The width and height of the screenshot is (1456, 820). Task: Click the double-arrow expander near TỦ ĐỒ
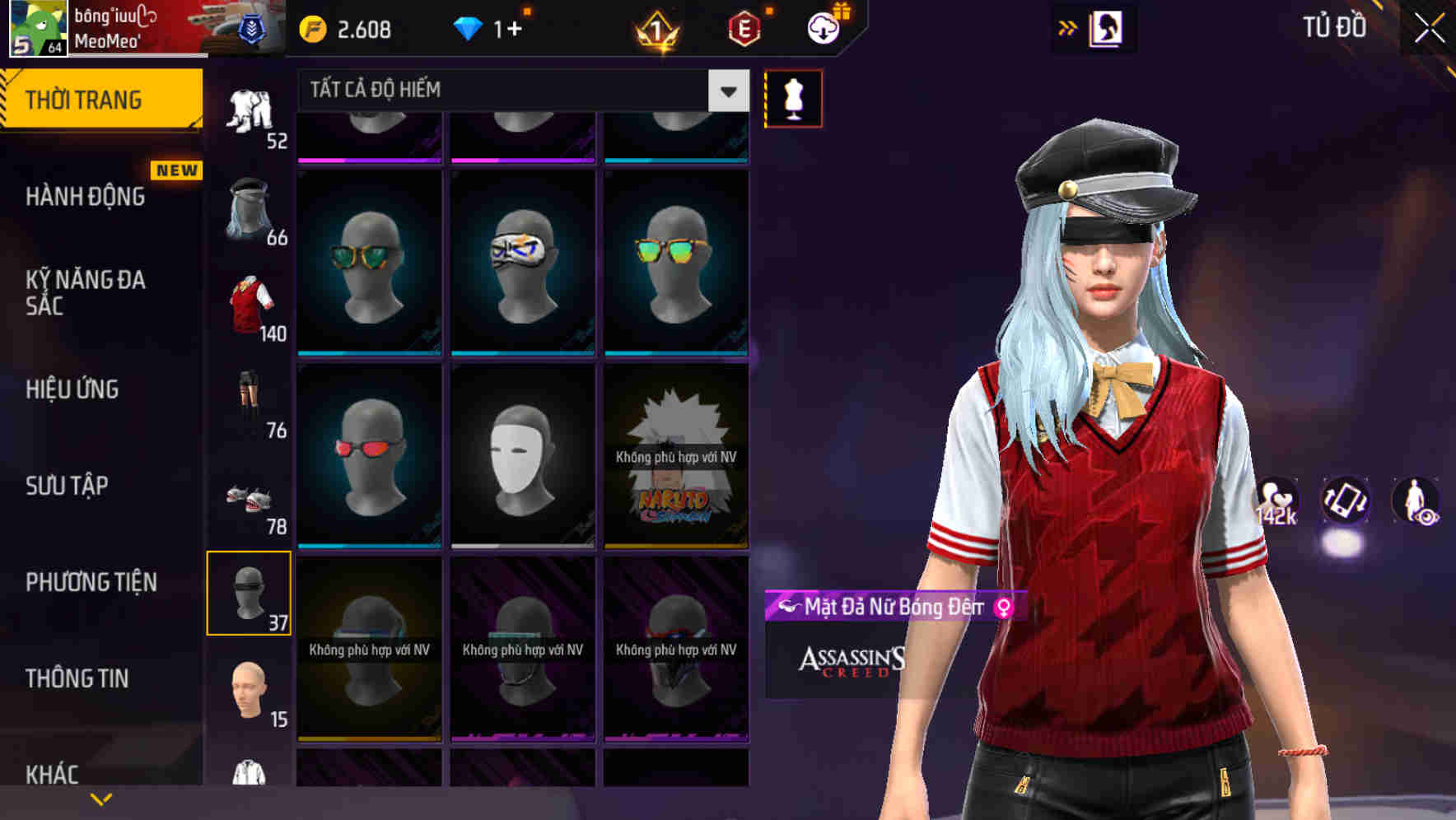pyautogui.click(x=1066, y=27)
